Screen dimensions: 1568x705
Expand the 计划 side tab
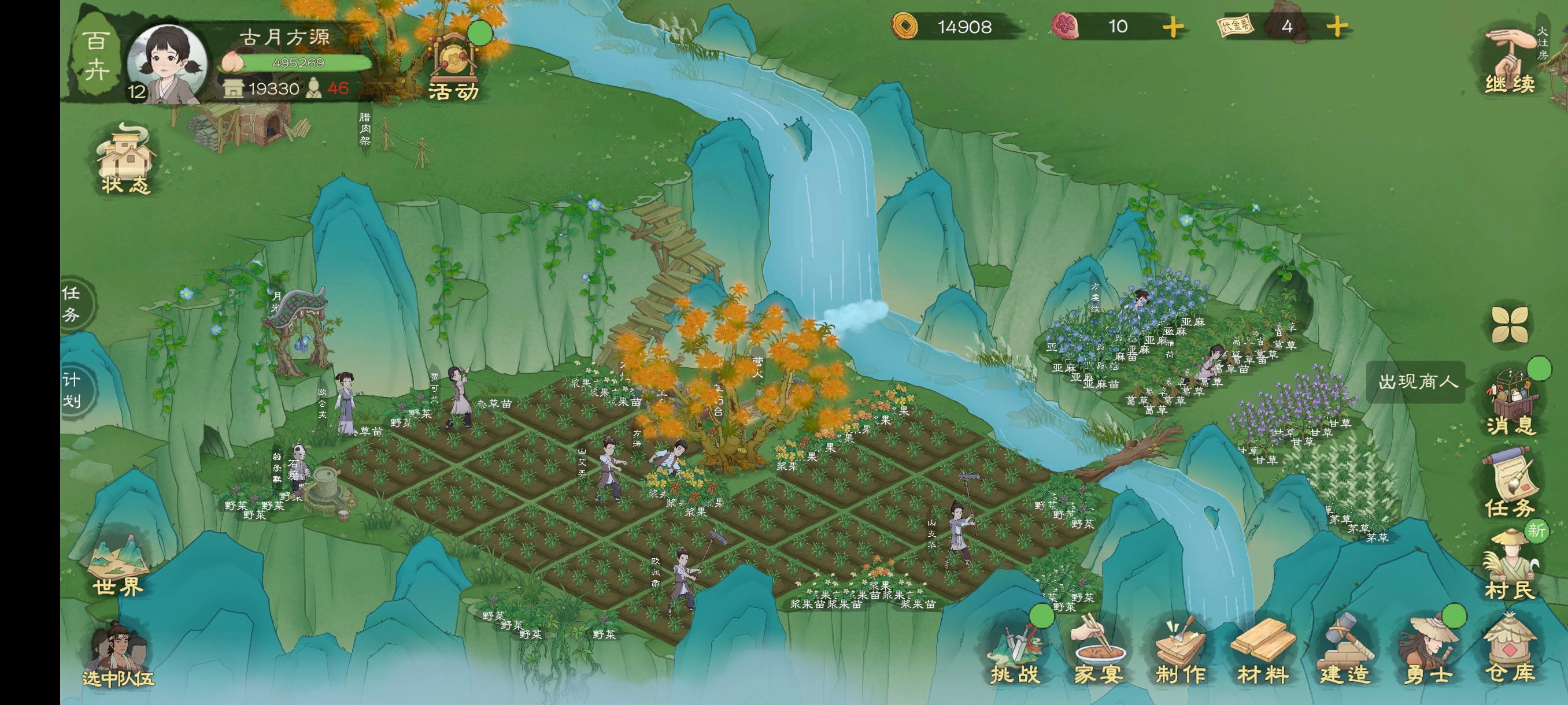[x=73, y=390]
